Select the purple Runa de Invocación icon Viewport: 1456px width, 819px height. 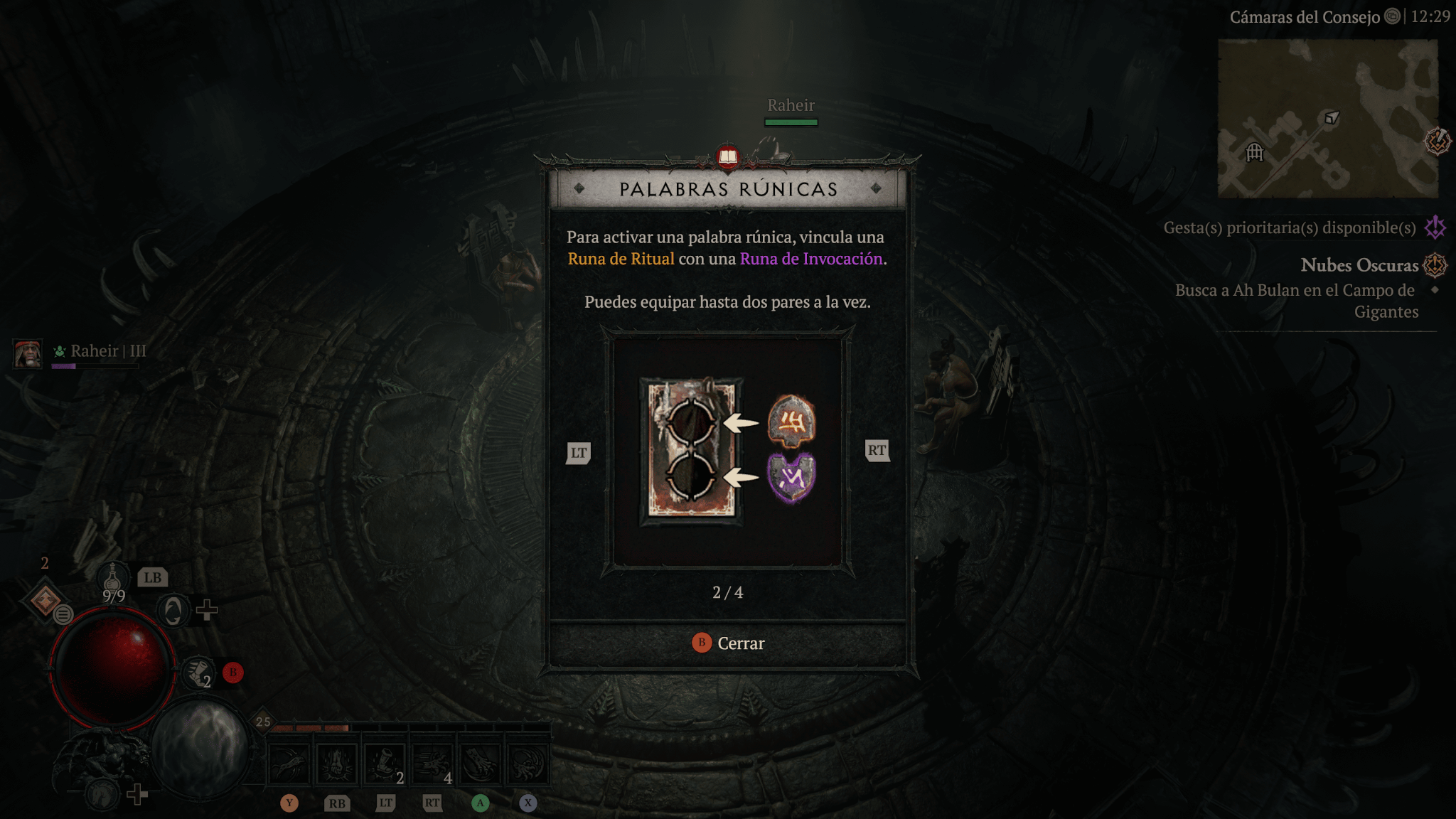791,478
